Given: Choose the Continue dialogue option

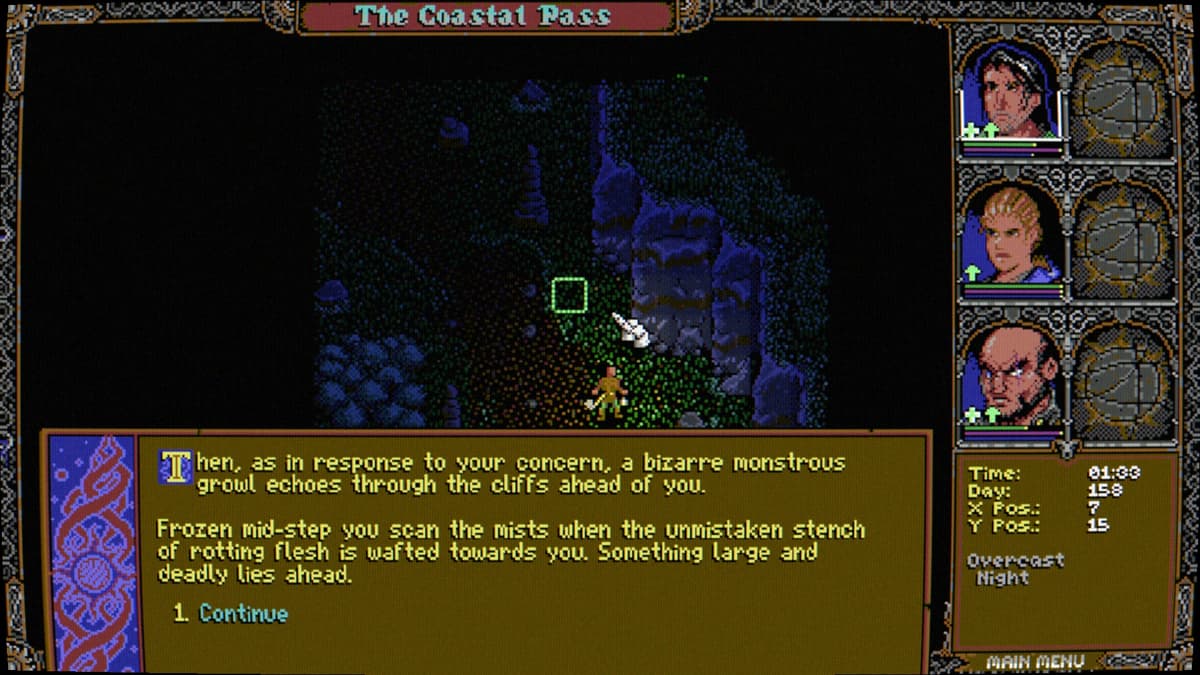Looking at the screenshot, I should pyautogui.click(x=243, y=614).
